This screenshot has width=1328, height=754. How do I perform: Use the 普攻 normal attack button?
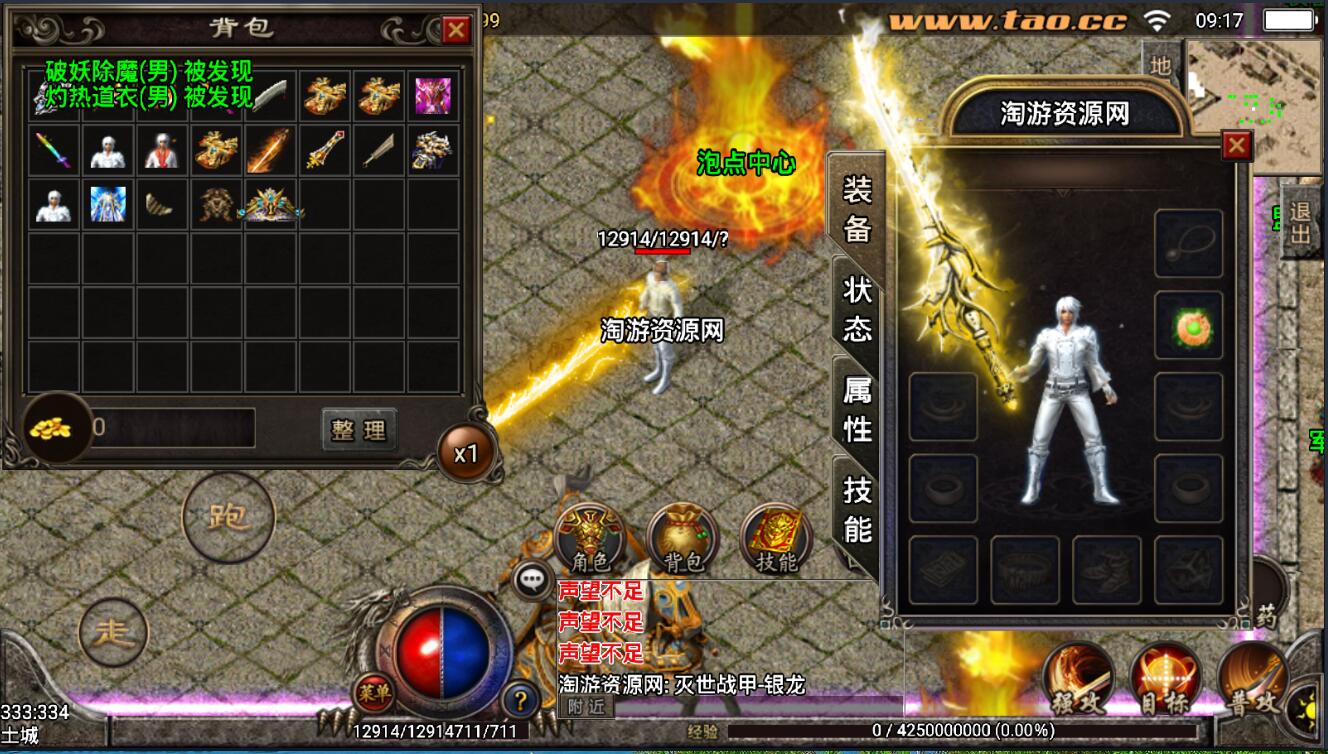[1252, 678]
